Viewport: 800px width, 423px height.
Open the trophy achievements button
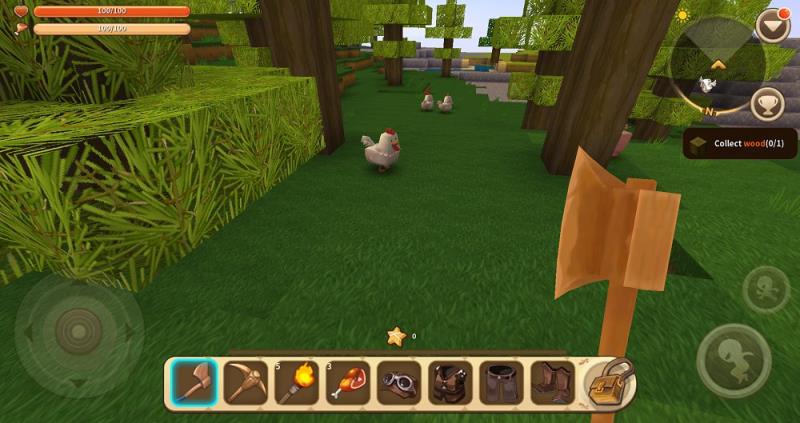tap(768, 103)
